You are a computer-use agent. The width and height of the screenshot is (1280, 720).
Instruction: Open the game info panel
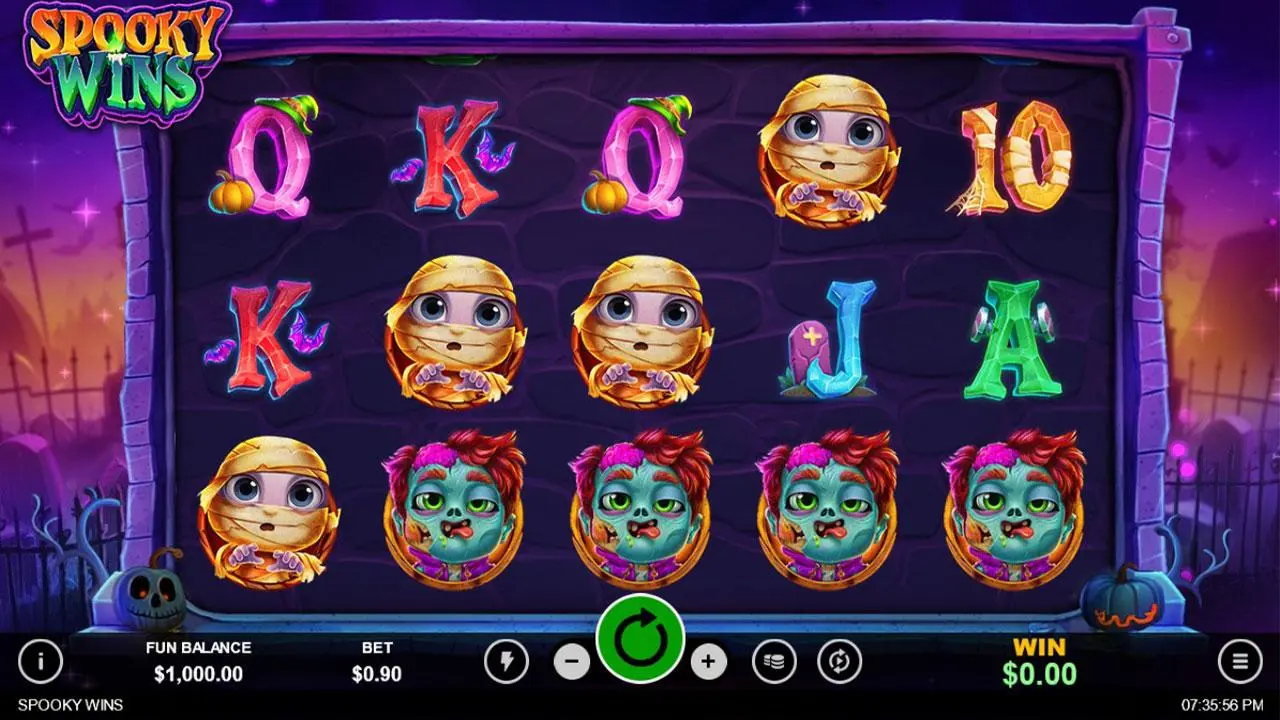click(40, 662)
